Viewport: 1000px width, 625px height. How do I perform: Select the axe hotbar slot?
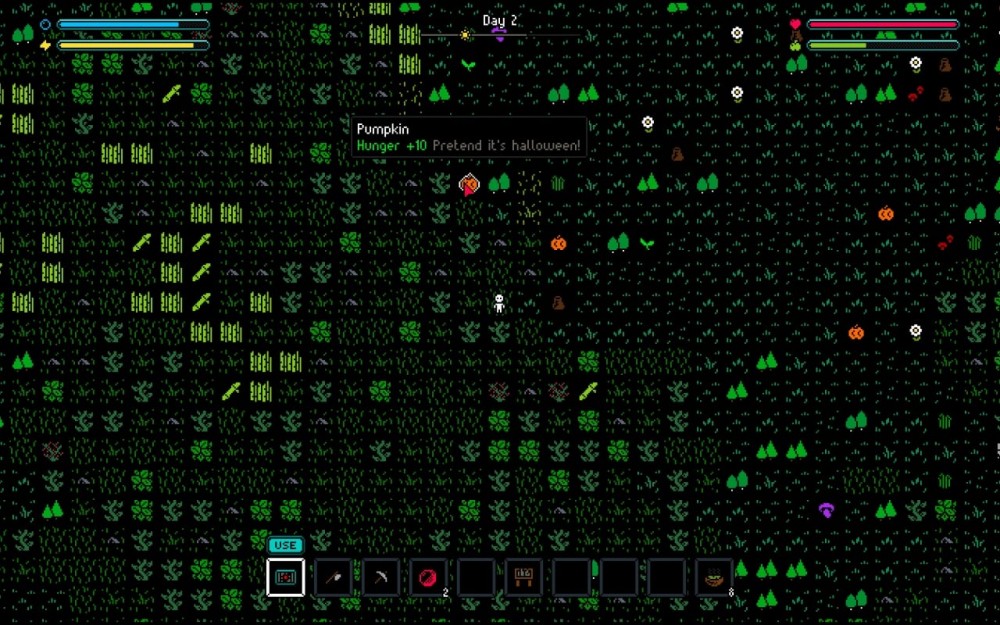(333, 577)
